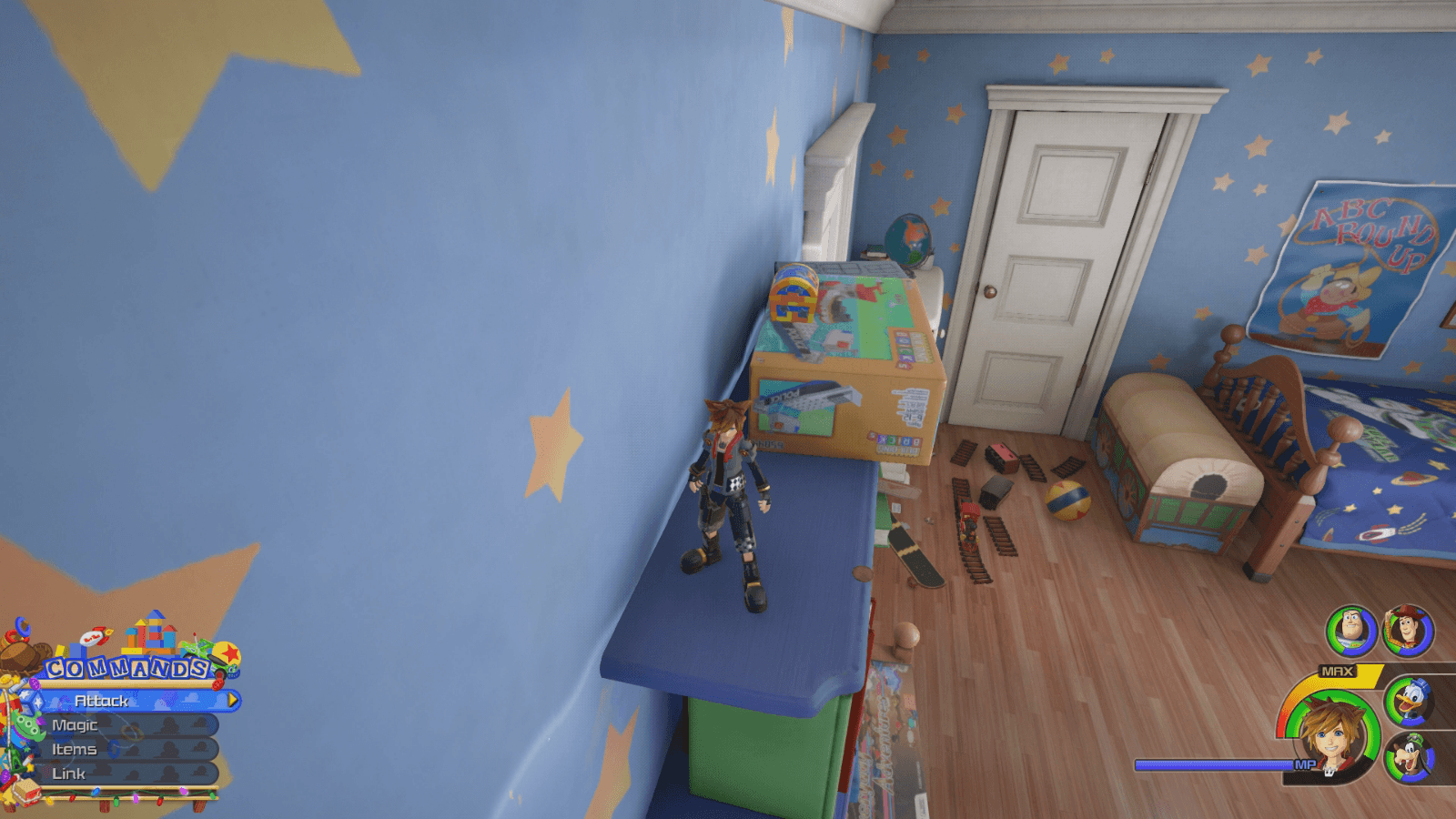Open the Magic command list

pos(76,725)
